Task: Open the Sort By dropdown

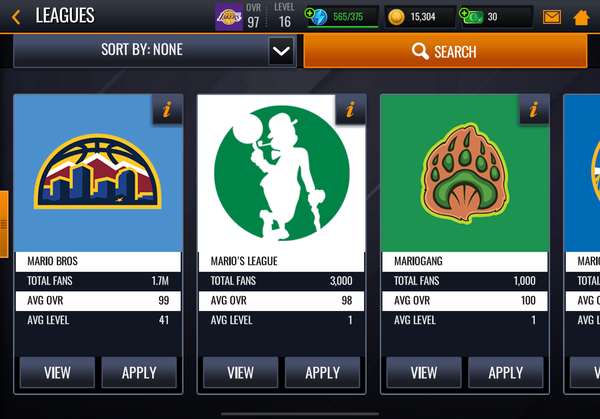Action: 281,51
